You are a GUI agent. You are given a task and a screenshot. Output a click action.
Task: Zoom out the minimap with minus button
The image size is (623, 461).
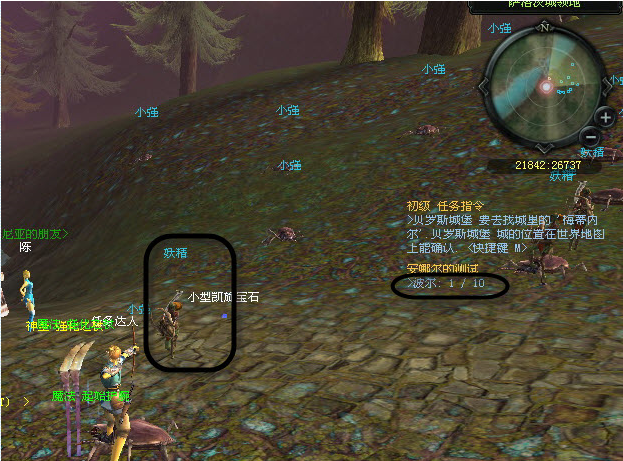coord(590,137)
